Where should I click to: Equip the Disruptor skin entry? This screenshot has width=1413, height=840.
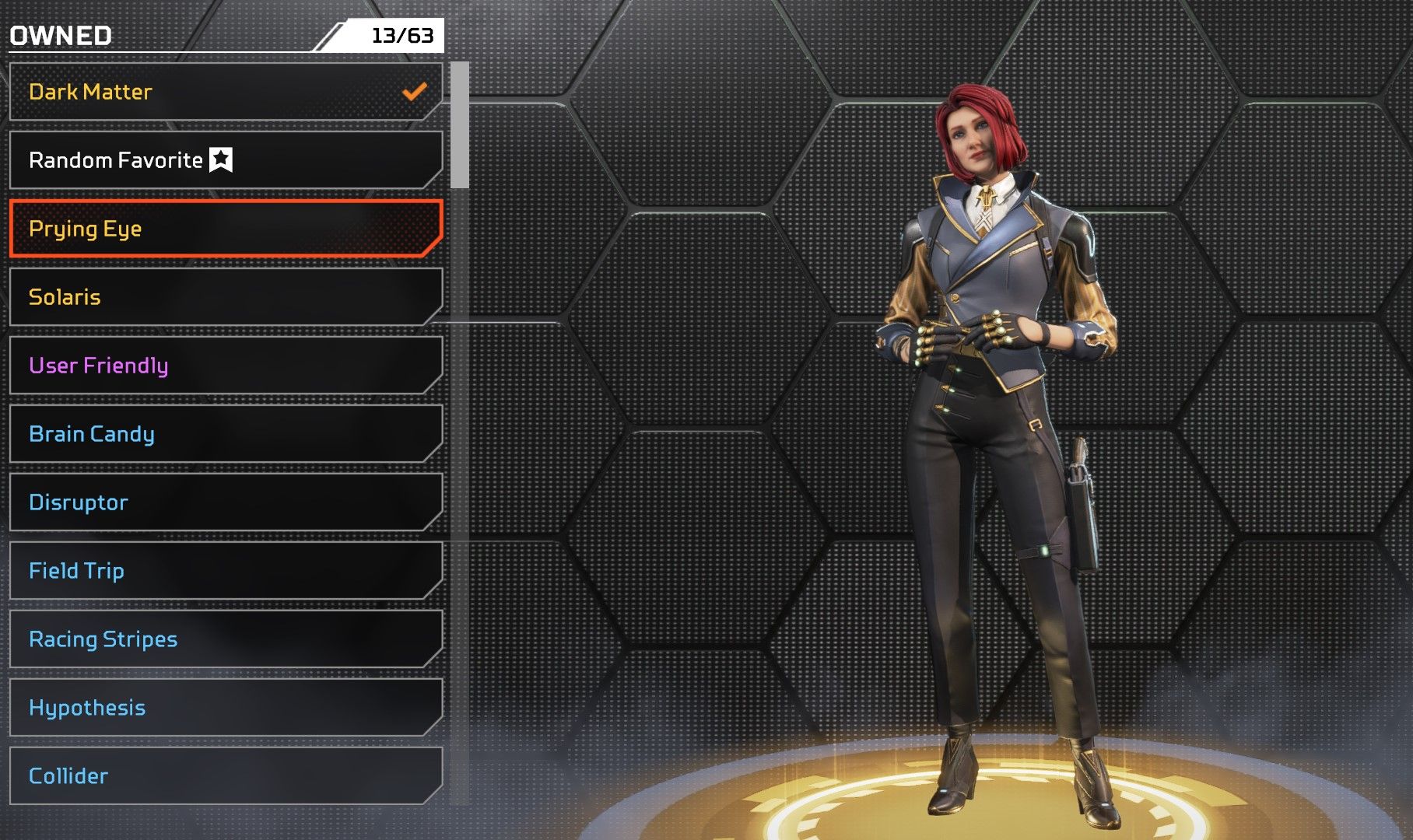point(226,502)
